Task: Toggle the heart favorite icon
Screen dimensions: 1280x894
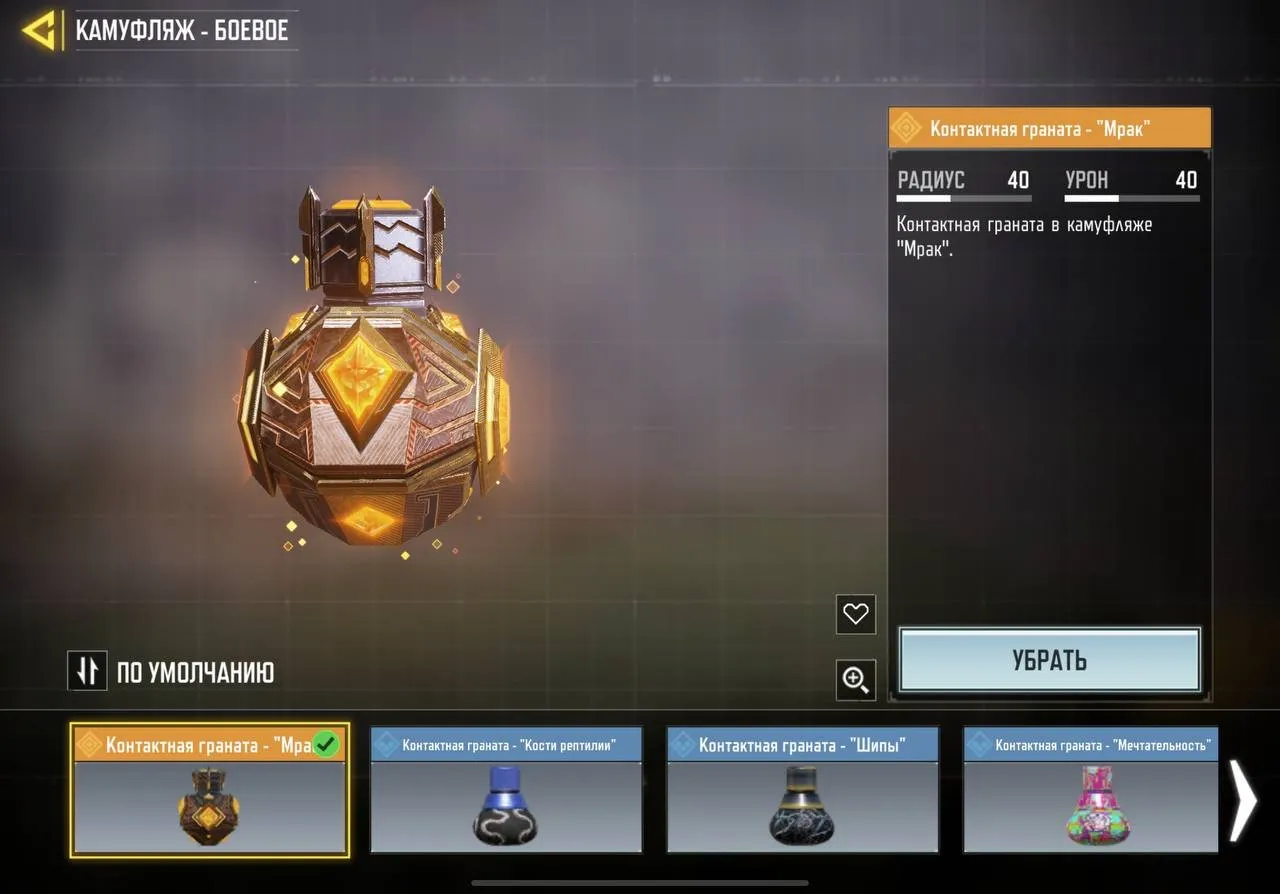Action: tap(855, 614)
